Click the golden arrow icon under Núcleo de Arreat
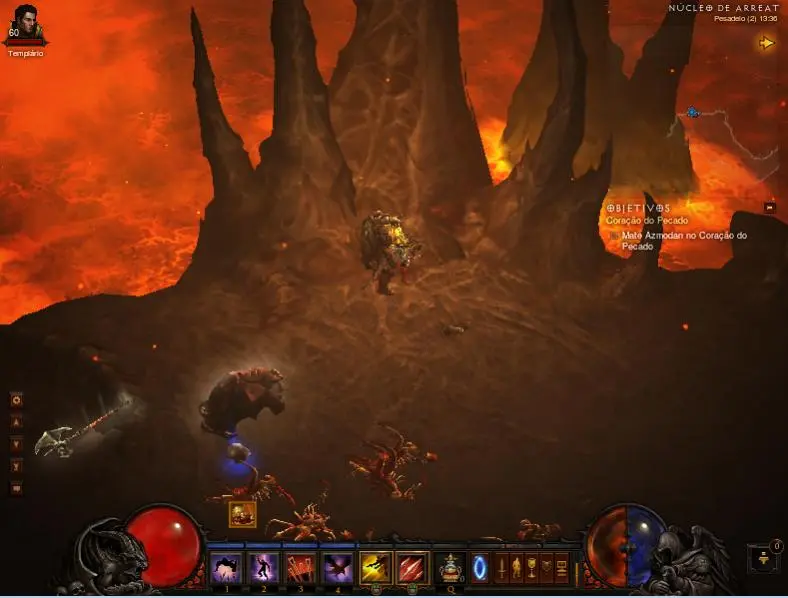 [x=767, y=43]
